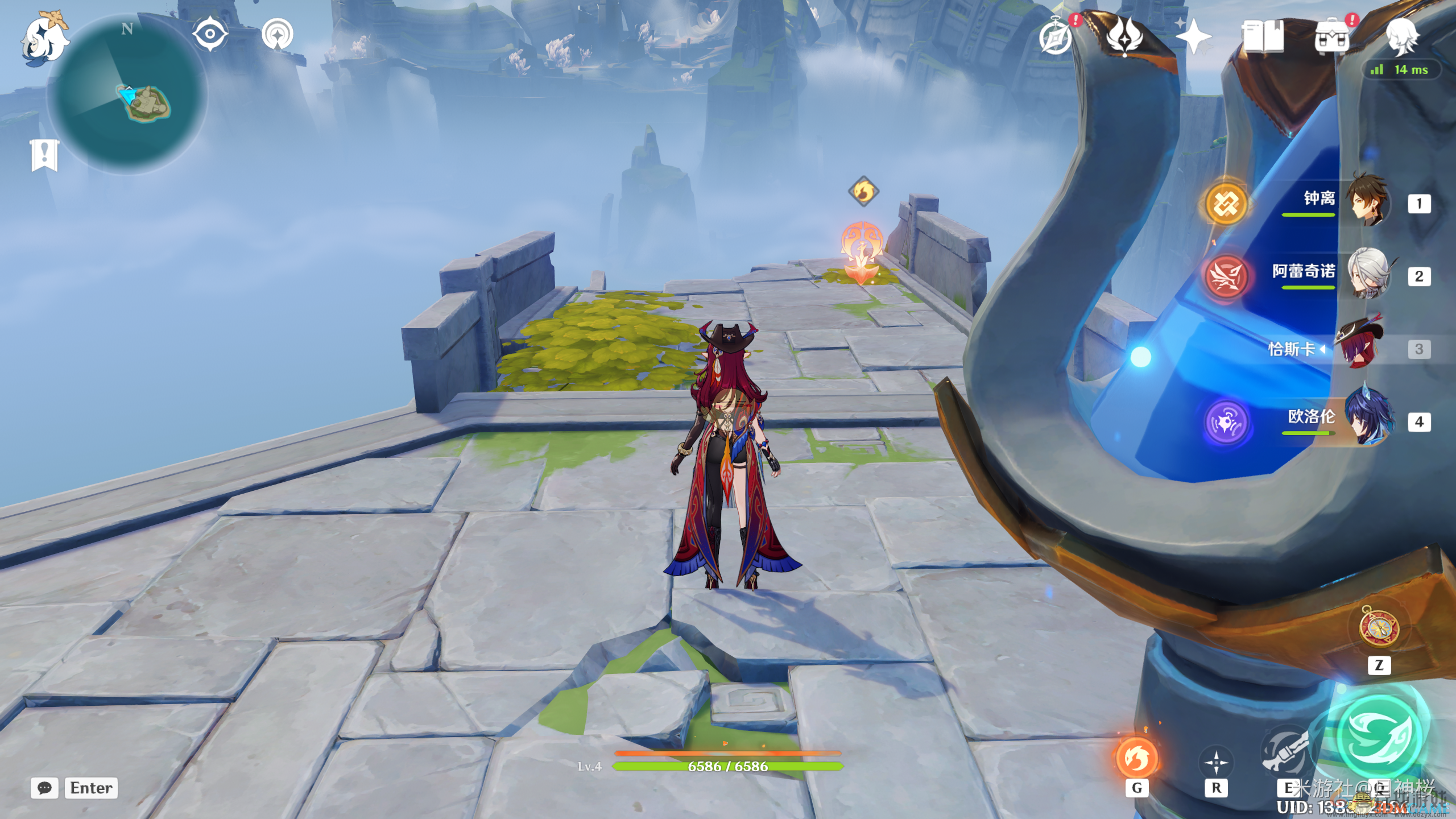The height and width of the screenshot is (819, 1456).
Task: Open the chat box
Action: point(44,788)
